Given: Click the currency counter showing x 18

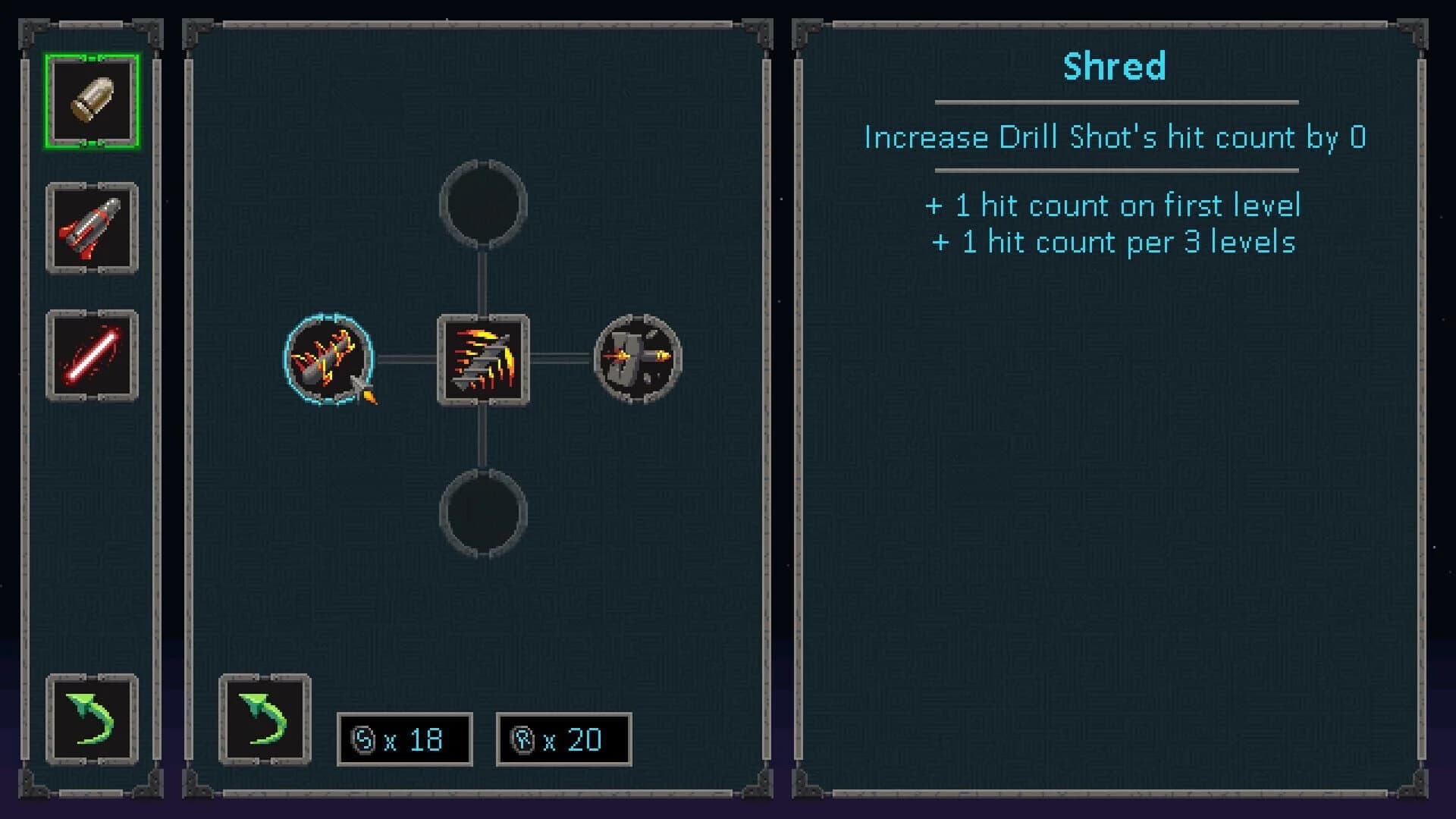Looking at the screenshot, I should pos(405,739).
